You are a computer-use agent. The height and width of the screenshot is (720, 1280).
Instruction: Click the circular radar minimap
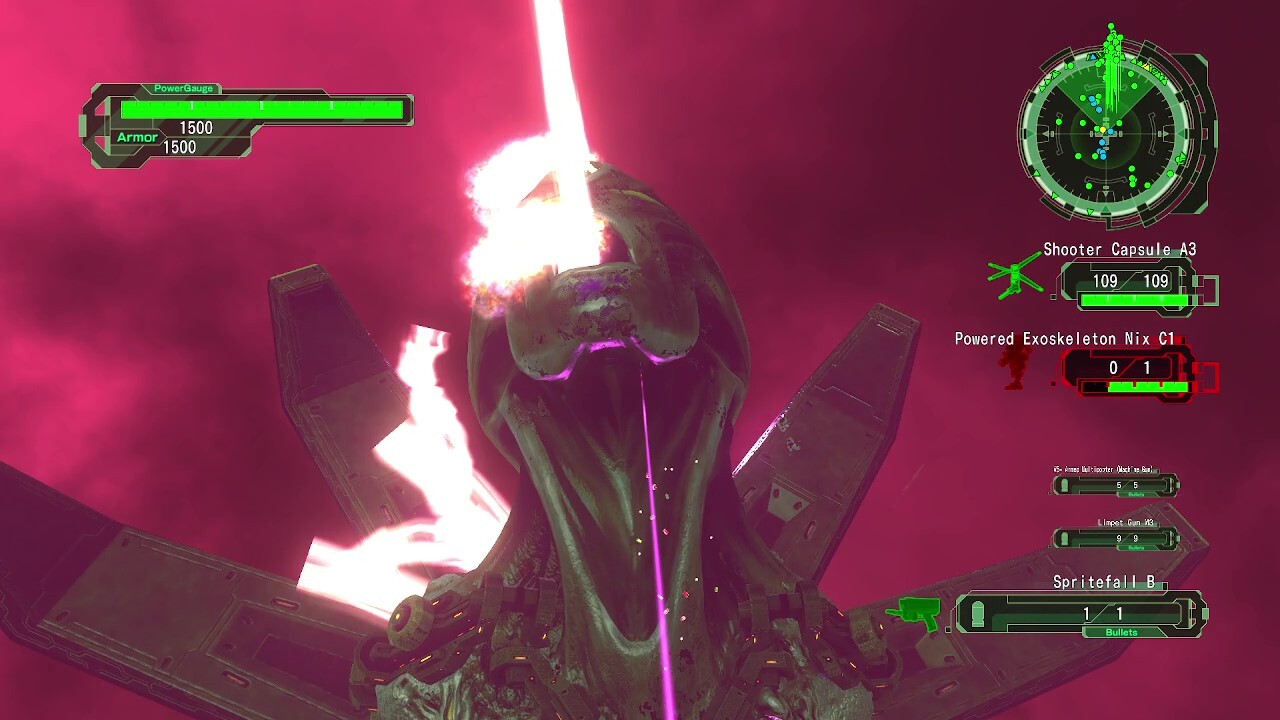(1107, 130)
